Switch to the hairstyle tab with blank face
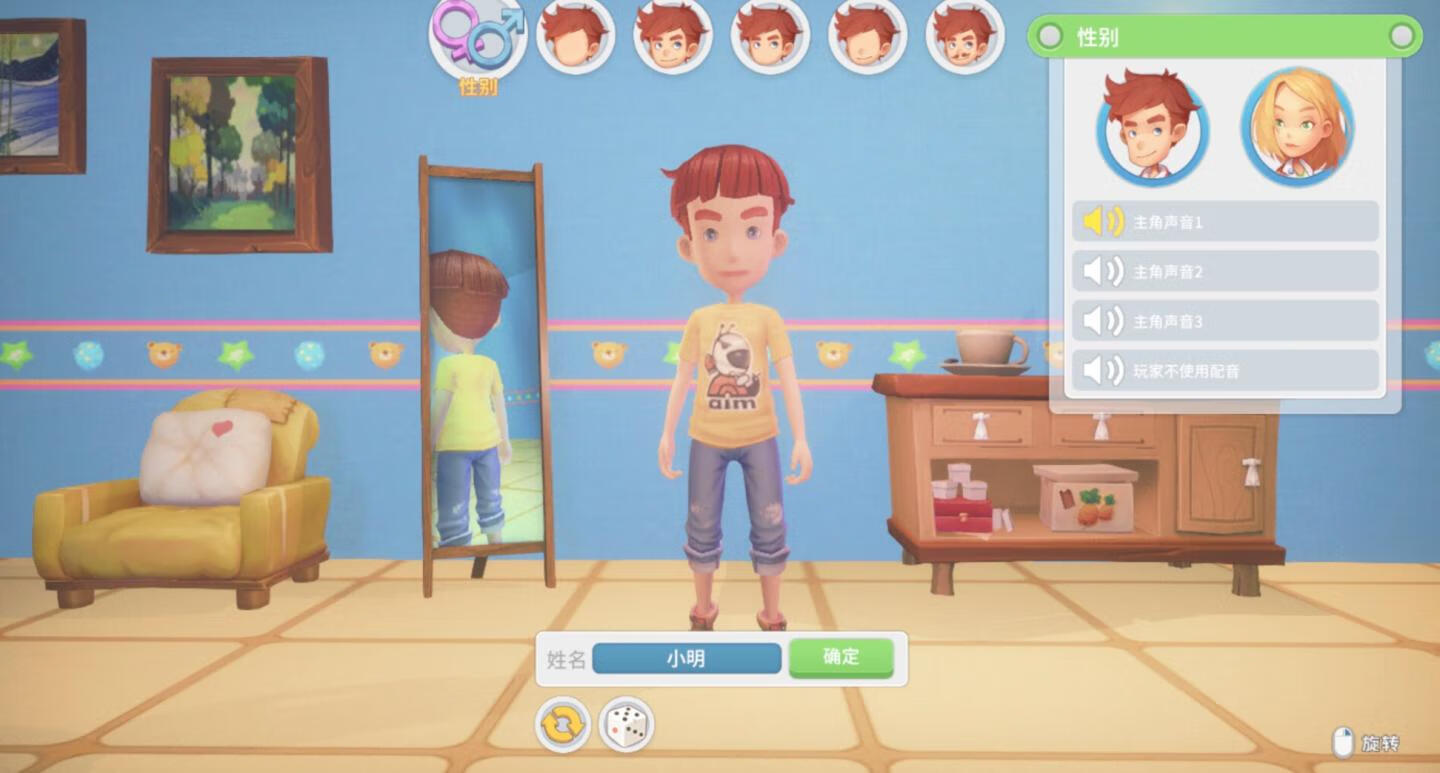This screenshot has height=773, width=1440. (x=575, y=37)
